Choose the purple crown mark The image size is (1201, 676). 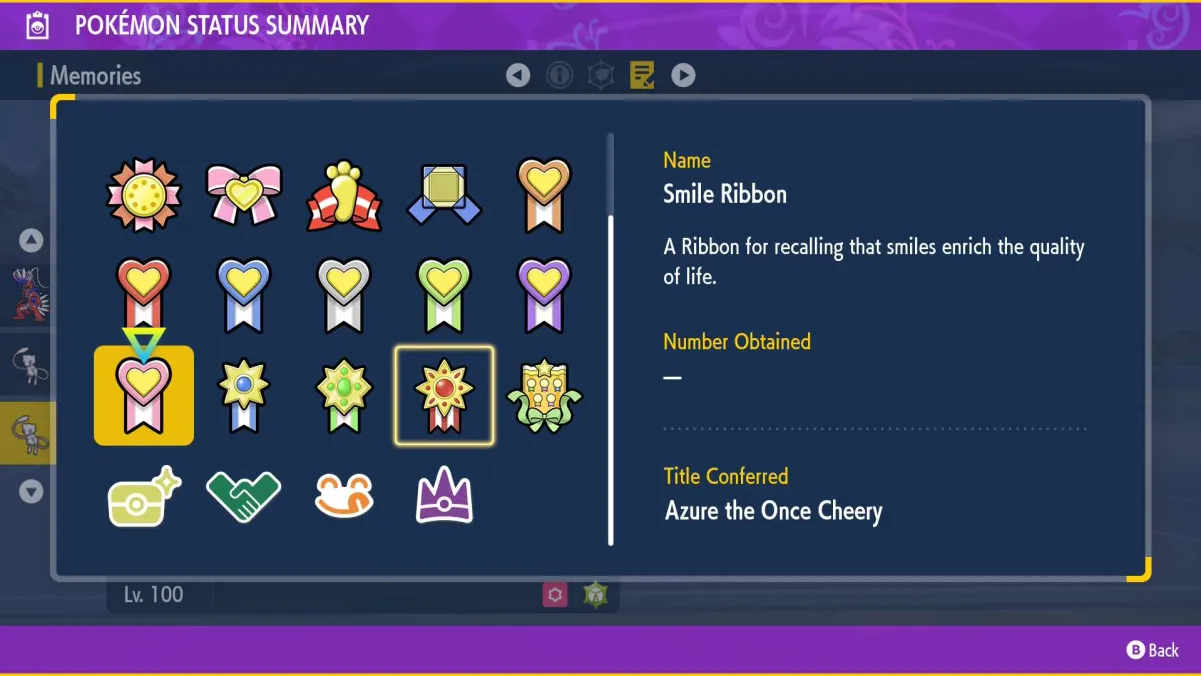[444, 496]
